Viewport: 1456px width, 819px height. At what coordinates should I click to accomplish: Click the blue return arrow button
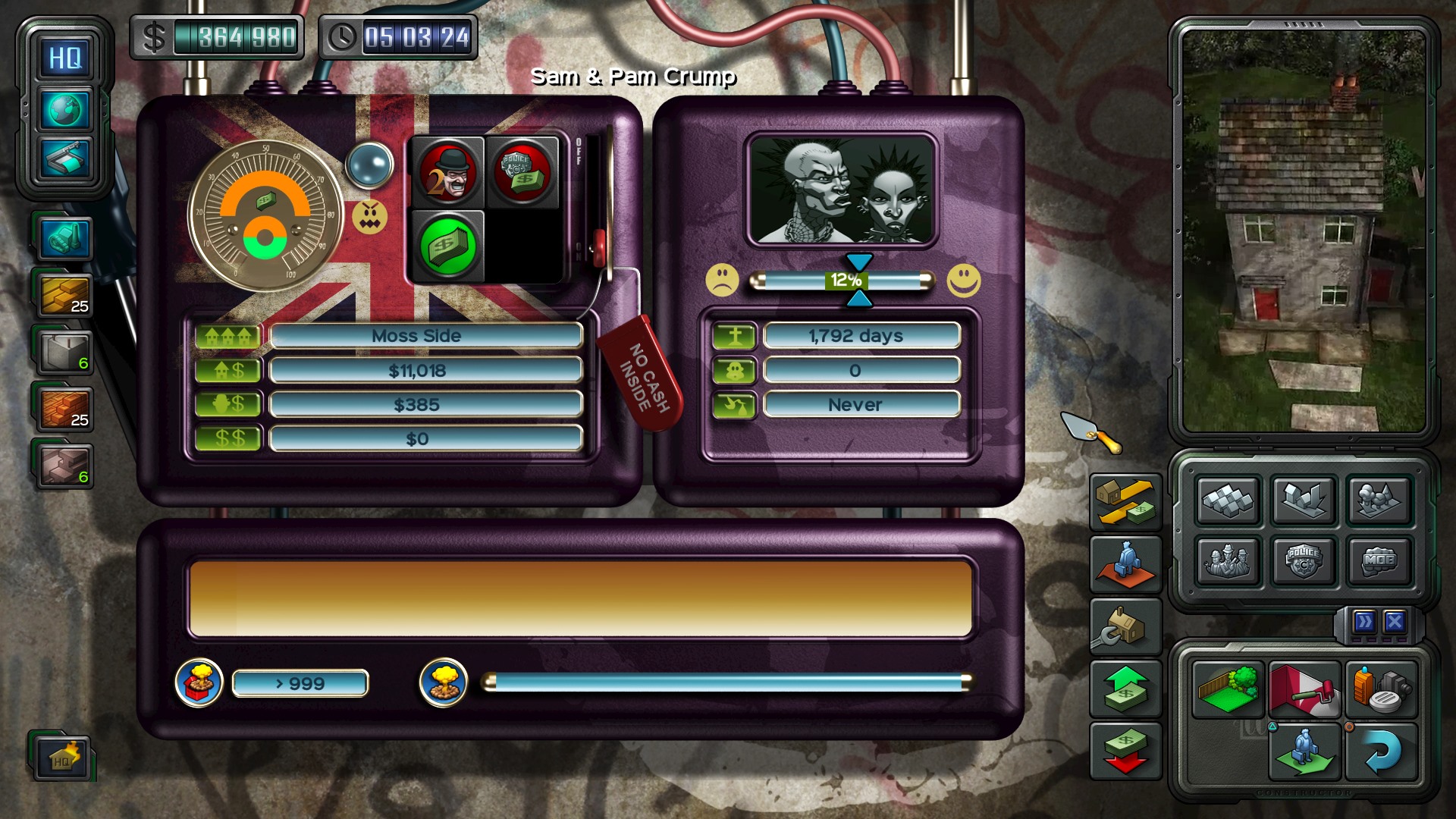click(x=1381, y=752)
